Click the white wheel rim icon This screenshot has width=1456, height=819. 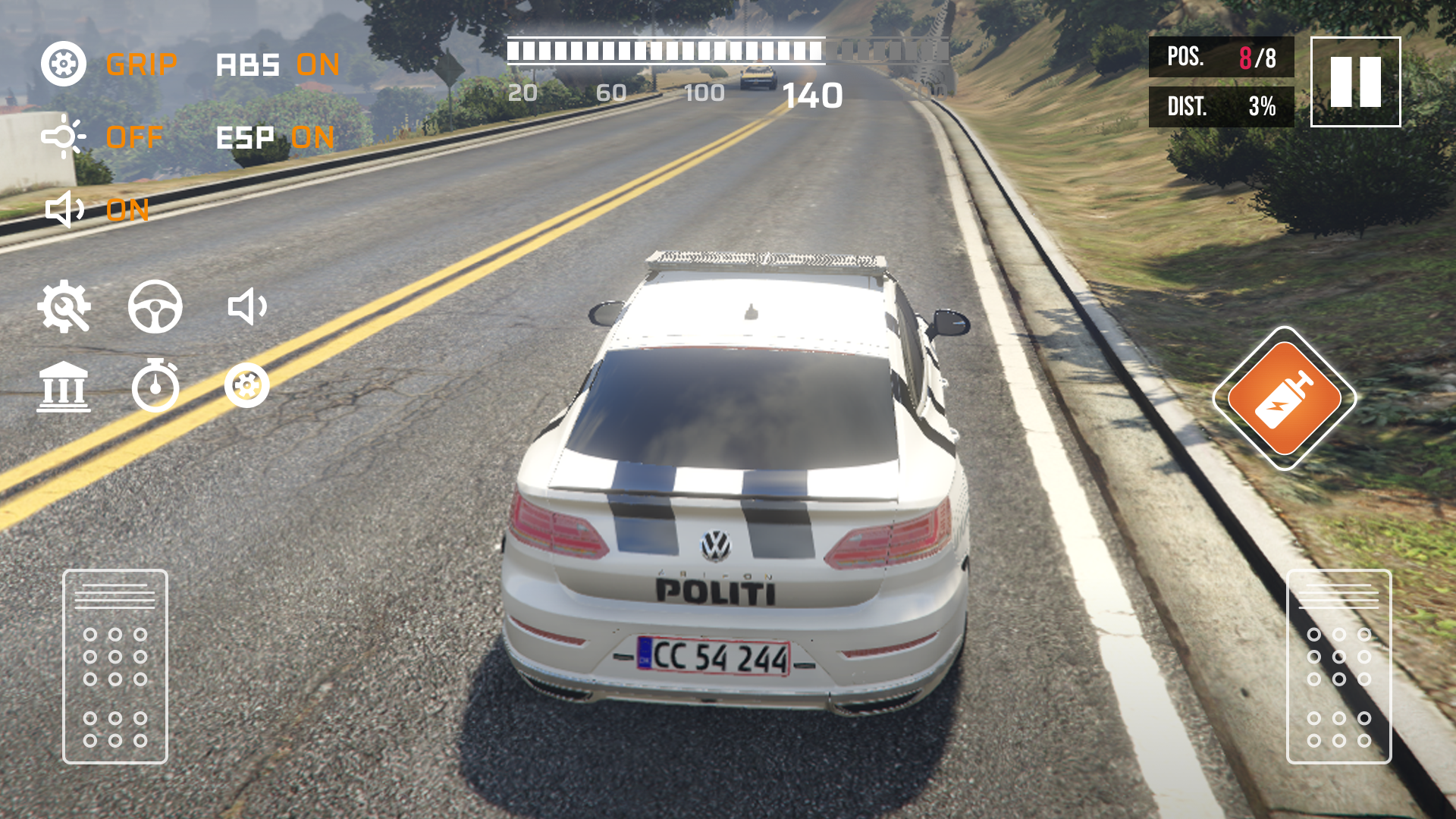pyautogui.click(x=247, y=386)
